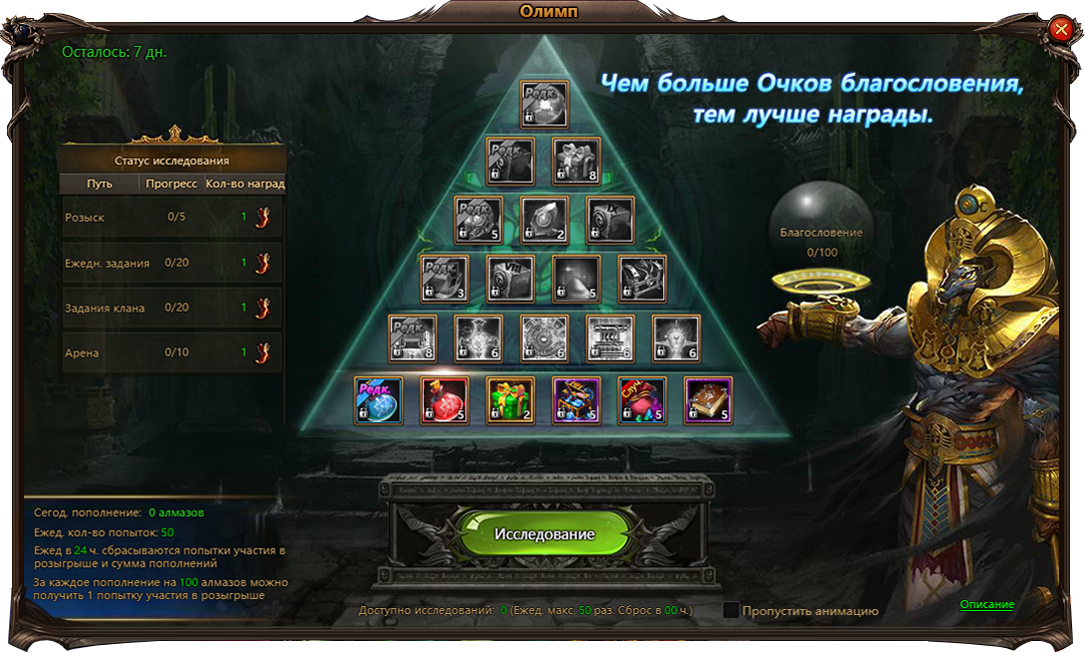The image size is (1085, 653).
Task: Select the Розыск path row
Action: click(x=172, y=217)
